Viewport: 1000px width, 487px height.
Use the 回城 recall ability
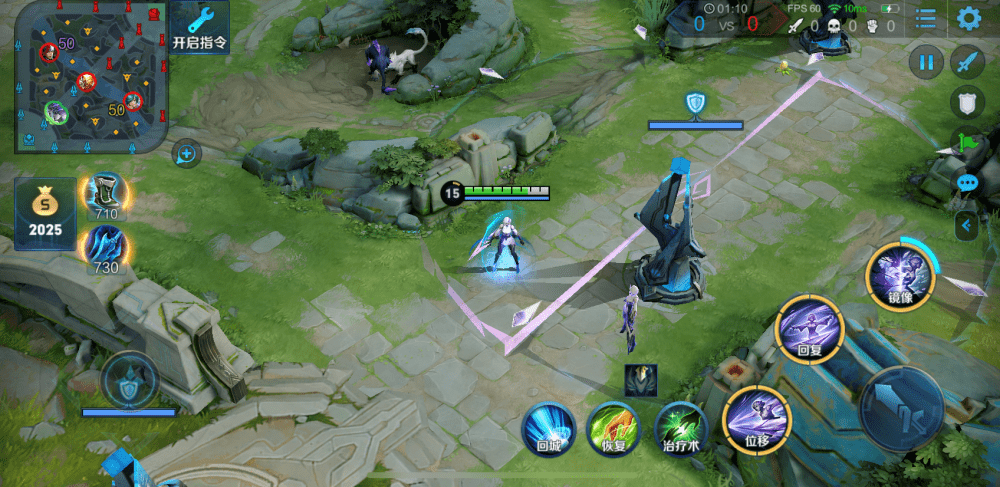(x=548, y=428)
